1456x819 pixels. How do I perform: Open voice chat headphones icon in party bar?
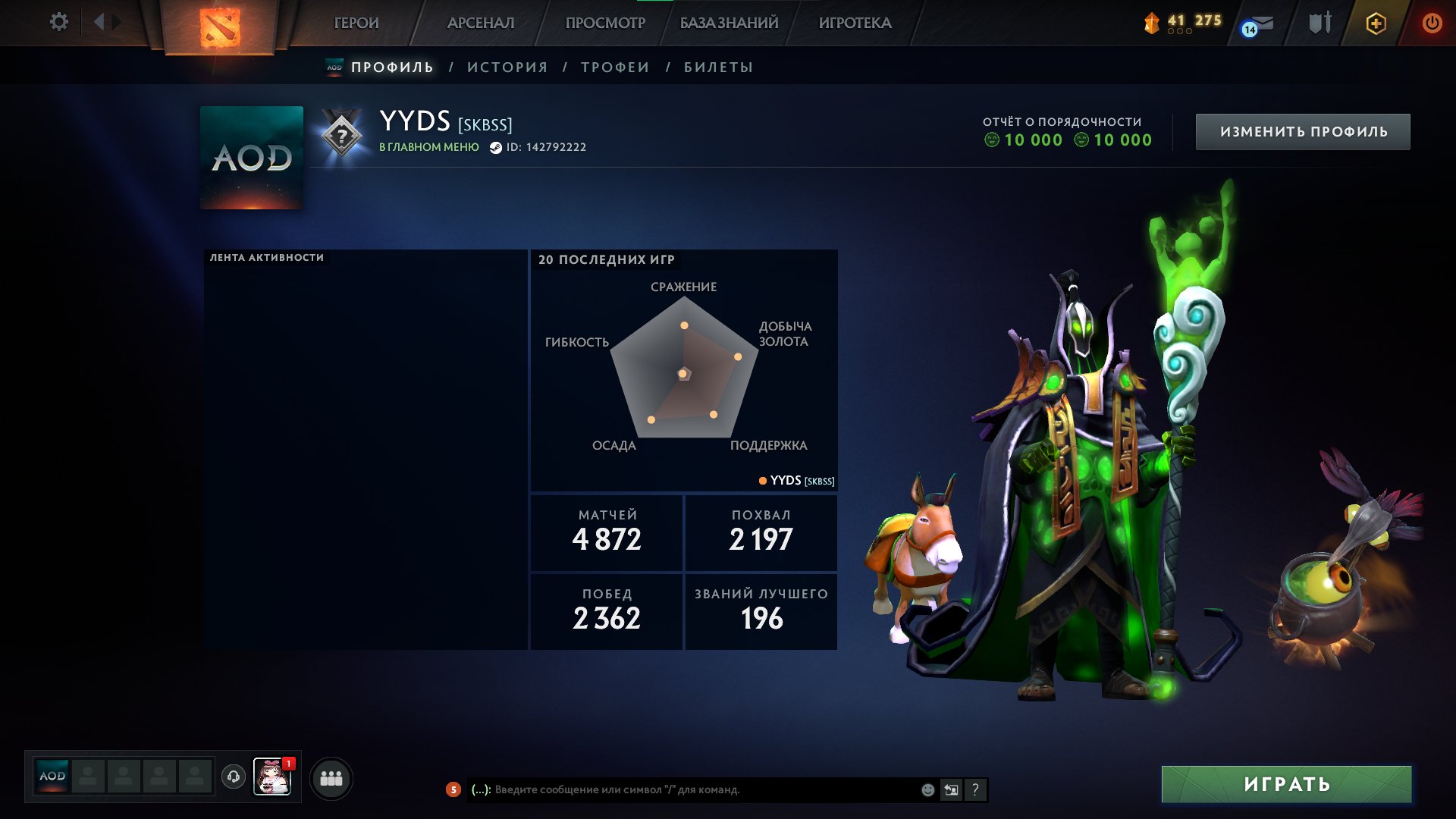pos(234,777)
